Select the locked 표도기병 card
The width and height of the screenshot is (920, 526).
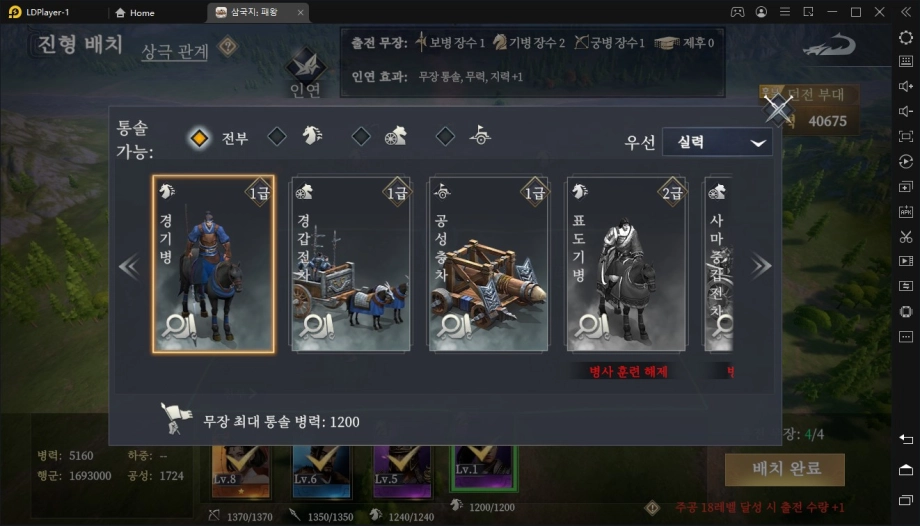click(626, 265)
